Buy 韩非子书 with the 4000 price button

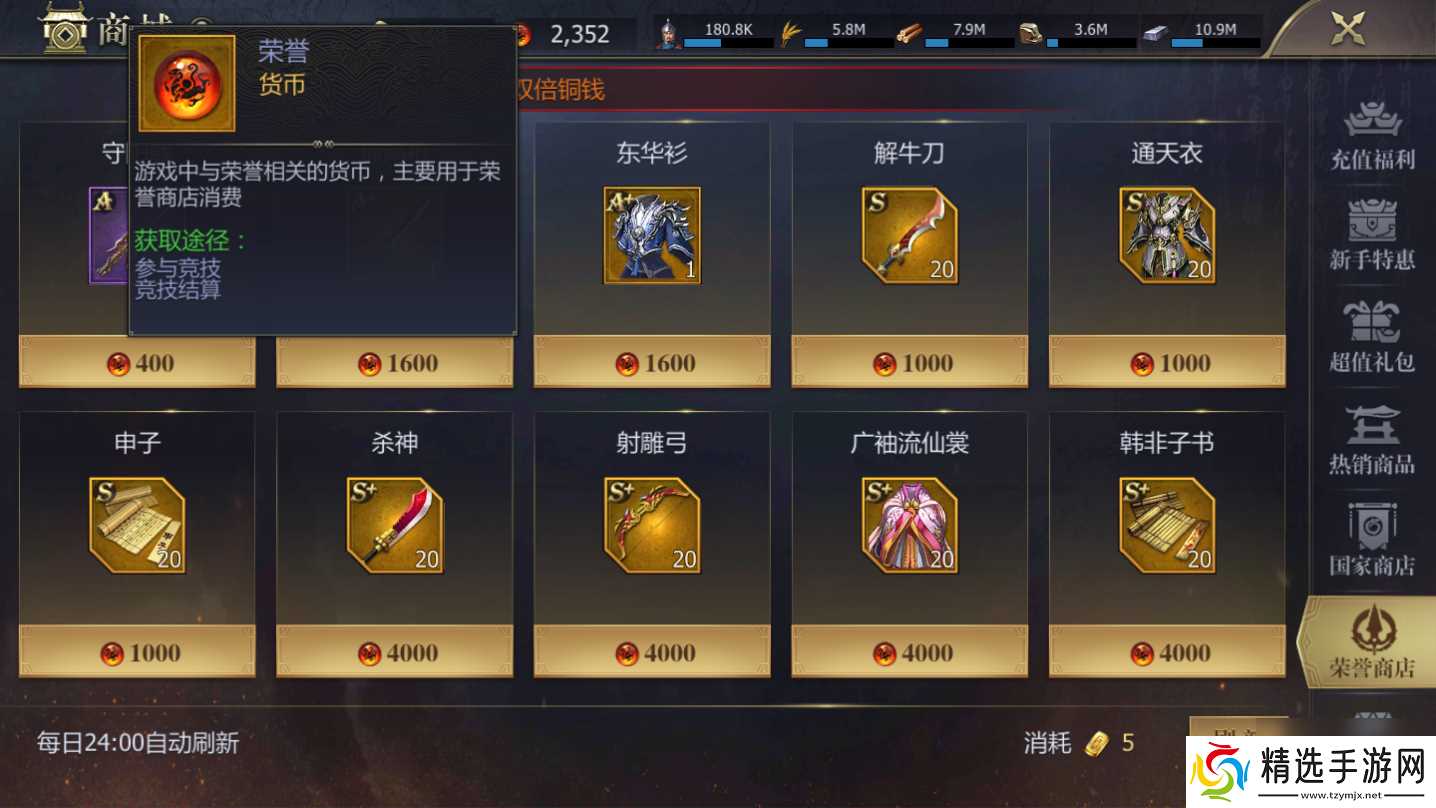point(1166,652)
